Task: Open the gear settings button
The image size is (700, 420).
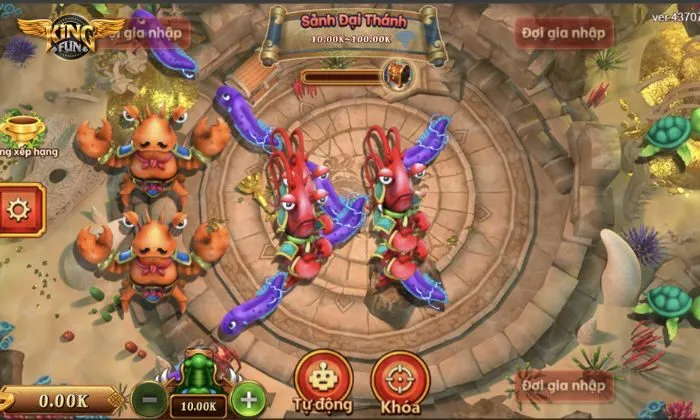Action: (x=19, y=208)
